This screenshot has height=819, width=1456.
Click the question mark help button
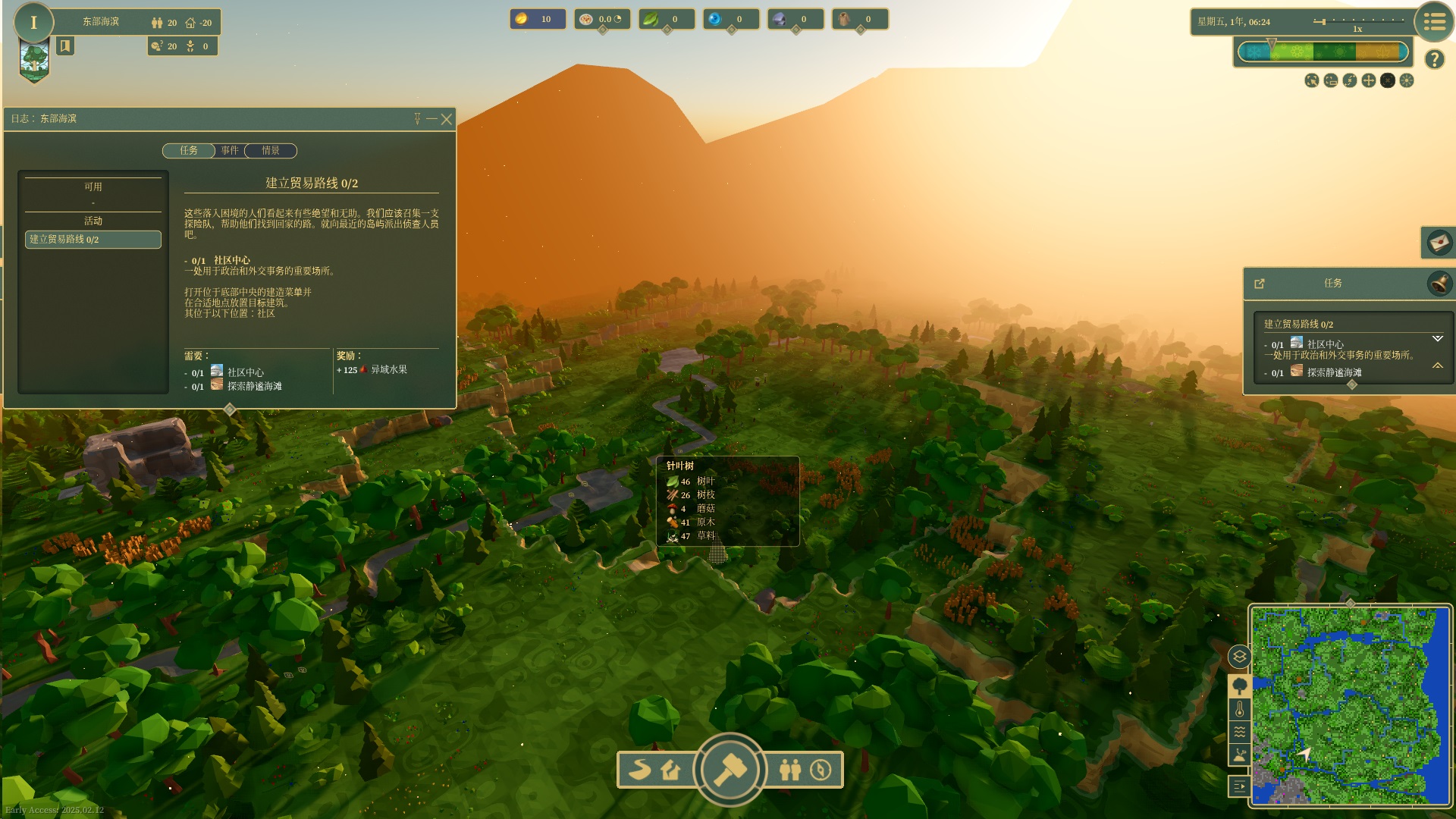1433,59
